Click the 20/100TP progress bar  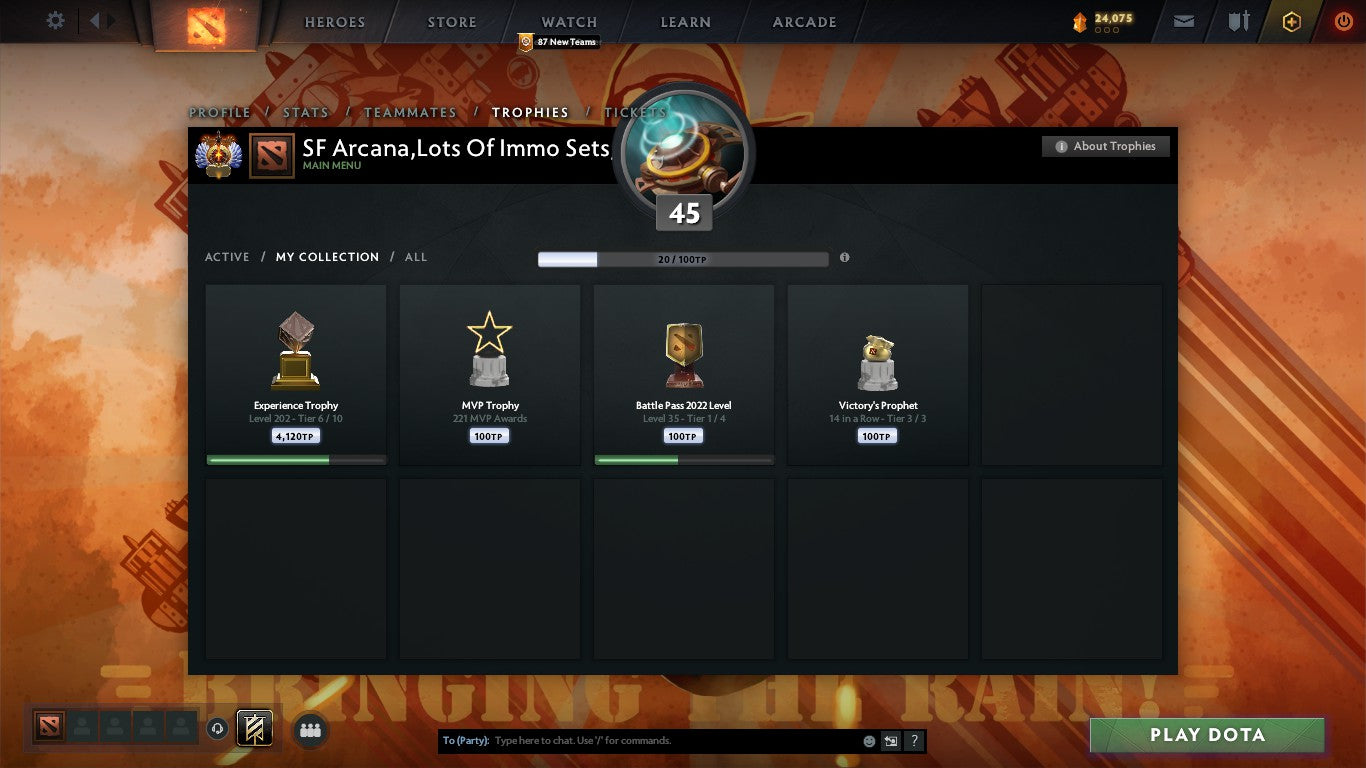[683, 258]
